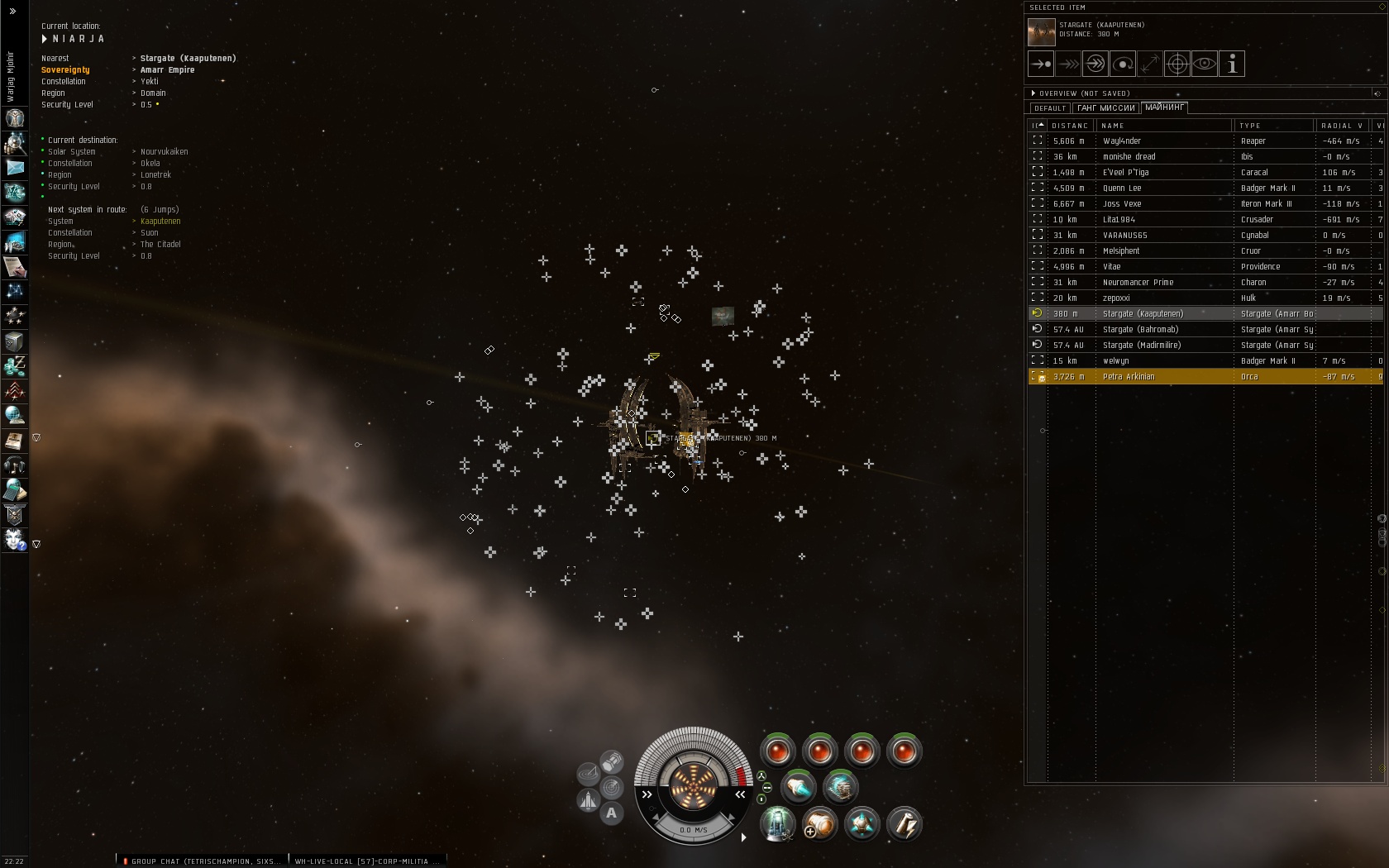Lock target using the crosshair button

[x=1177, y=64]
